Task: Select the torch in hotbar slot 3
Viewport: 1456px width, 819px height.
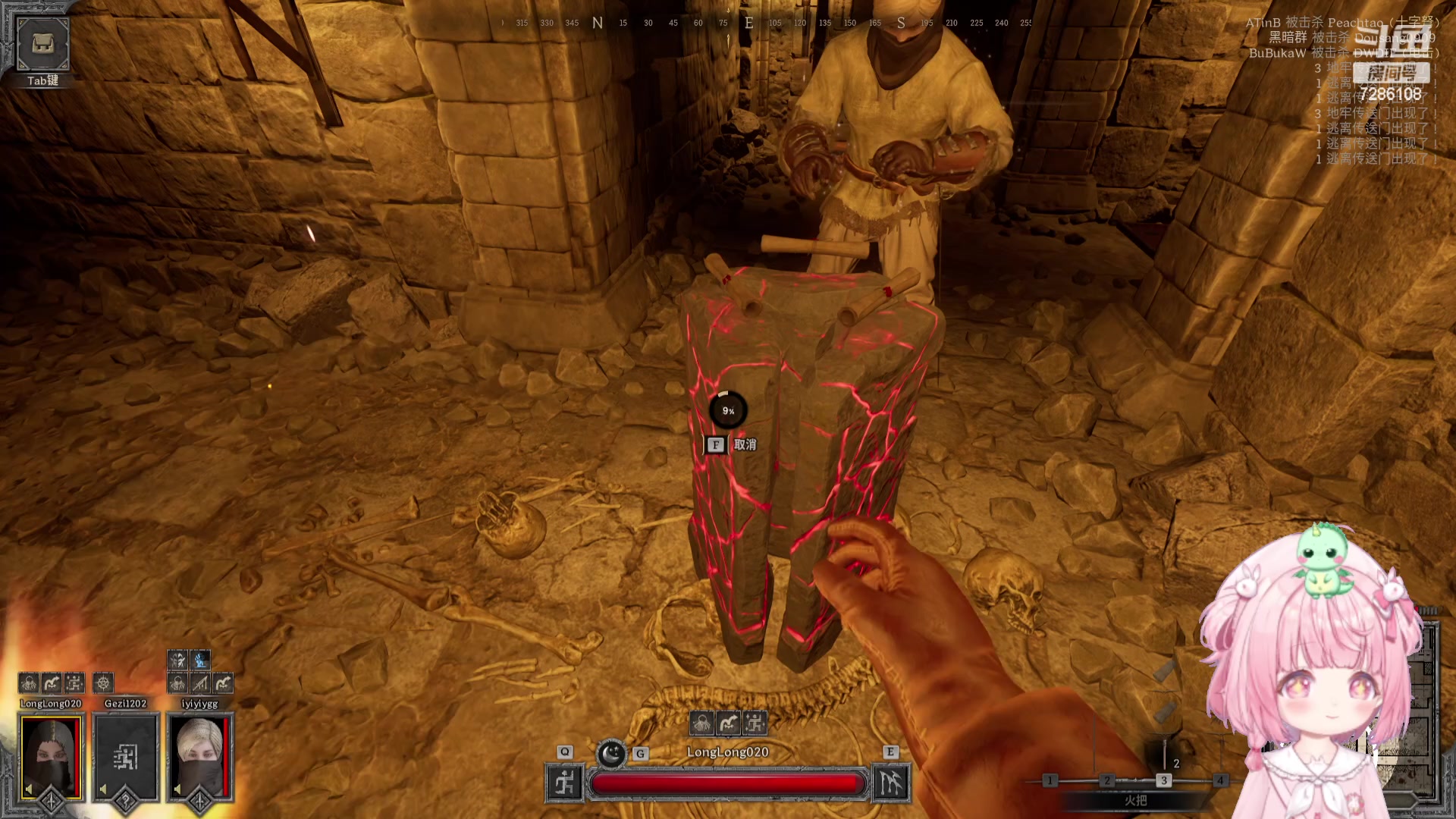Action: click(1163, 780)
